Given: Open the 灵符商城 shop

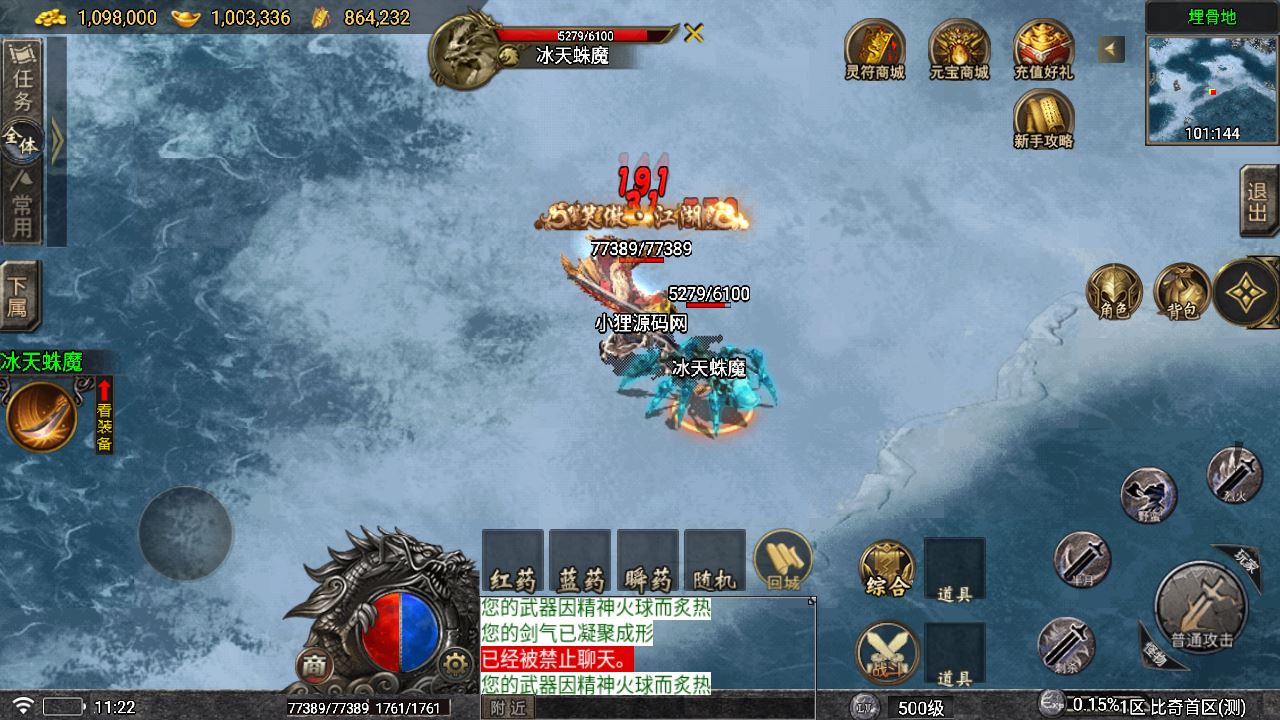Looking at the screenshot, I should pos(874,50).
